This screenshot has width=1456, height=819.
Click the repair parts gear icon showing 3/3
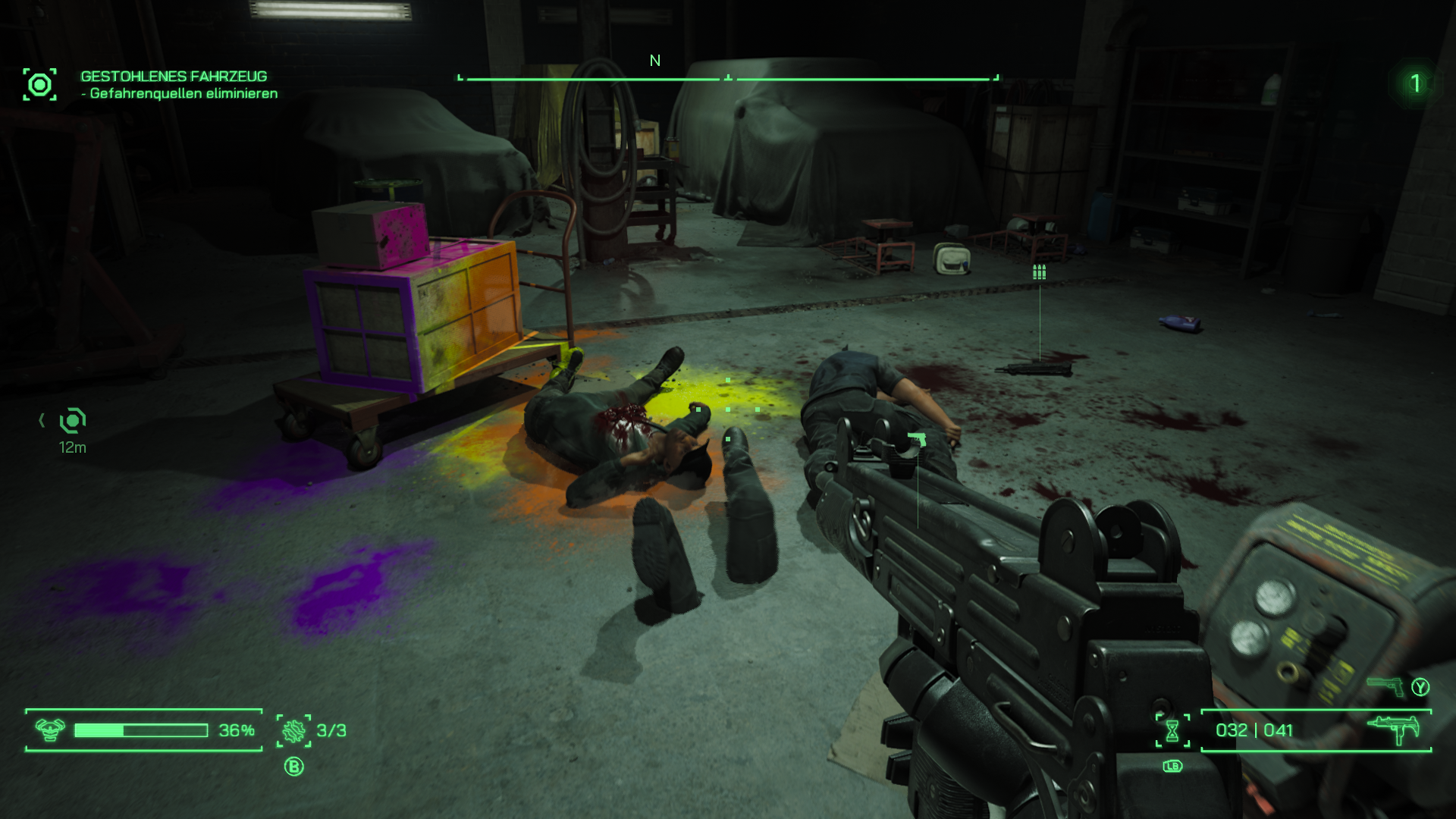pyautogui.click(x=296, y=730)
